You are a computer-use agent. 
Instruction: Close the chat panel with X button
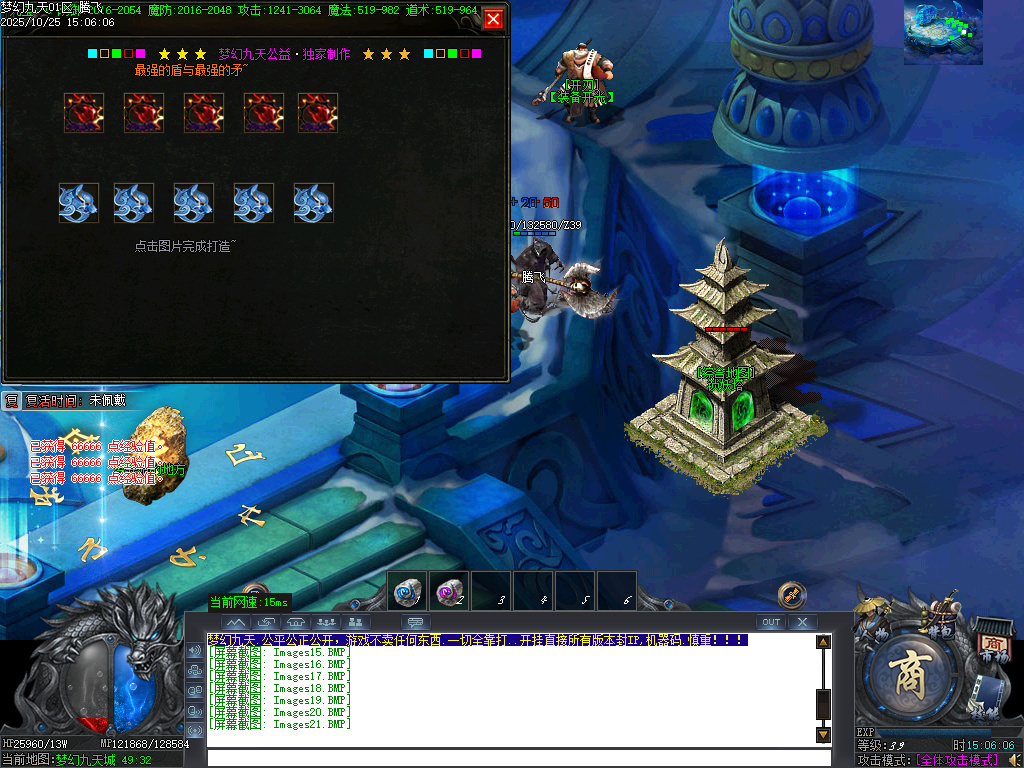[x=802, y=622]
